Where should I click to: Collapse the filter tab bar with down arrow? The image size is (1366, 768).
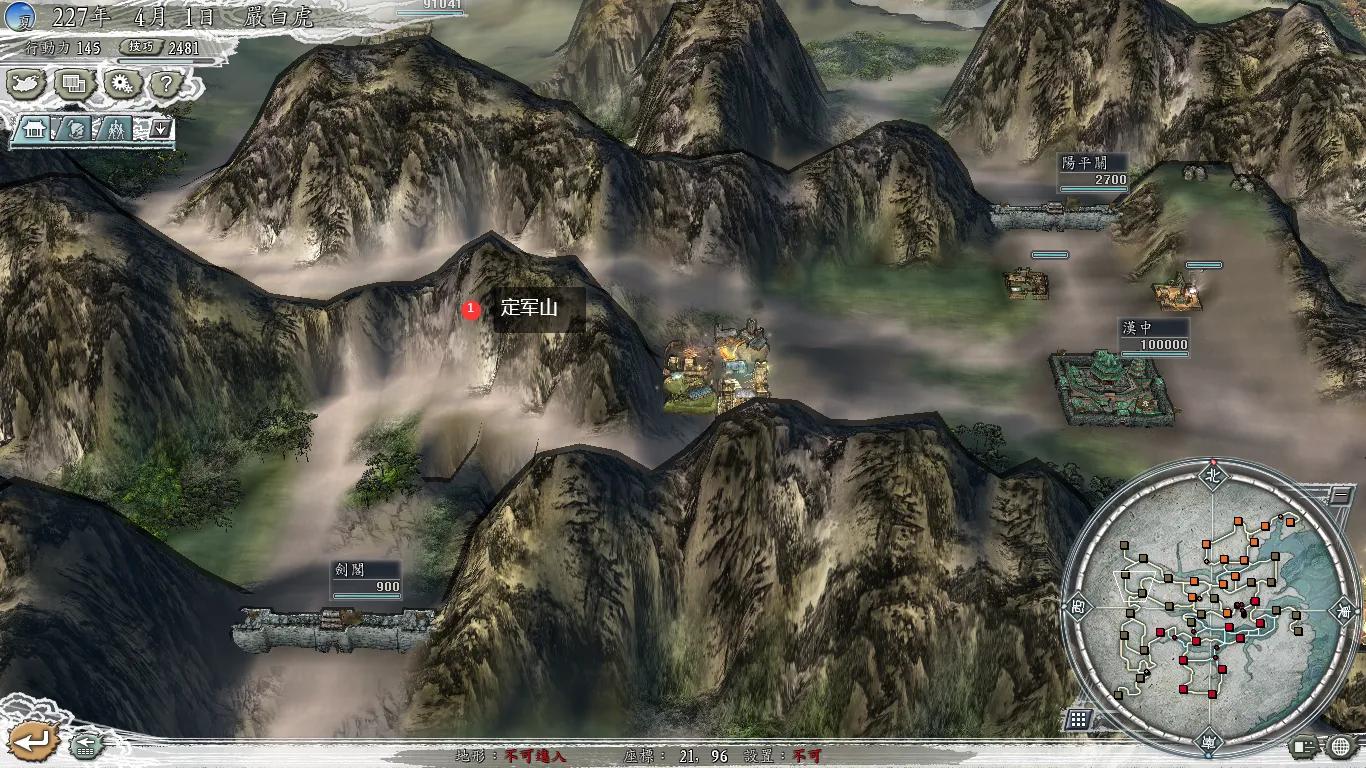tap(161, 127)
